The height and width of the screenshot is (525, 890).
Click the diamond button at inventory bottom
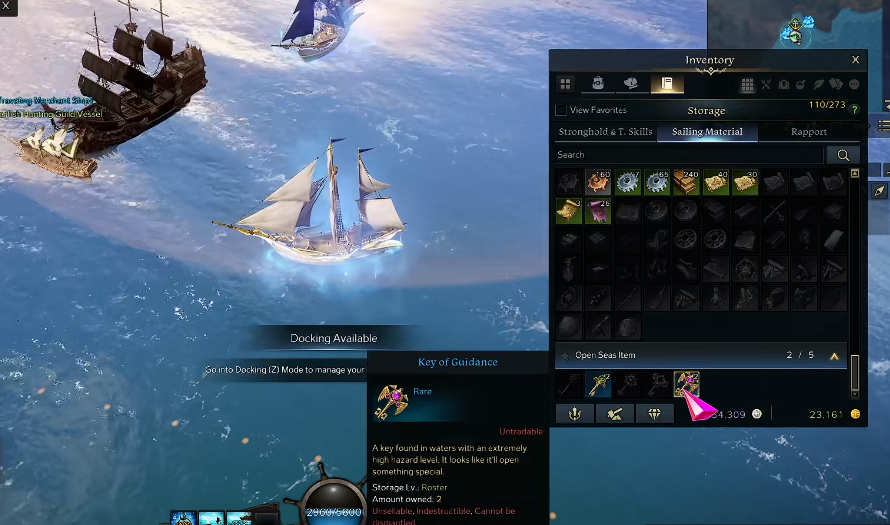654,414
